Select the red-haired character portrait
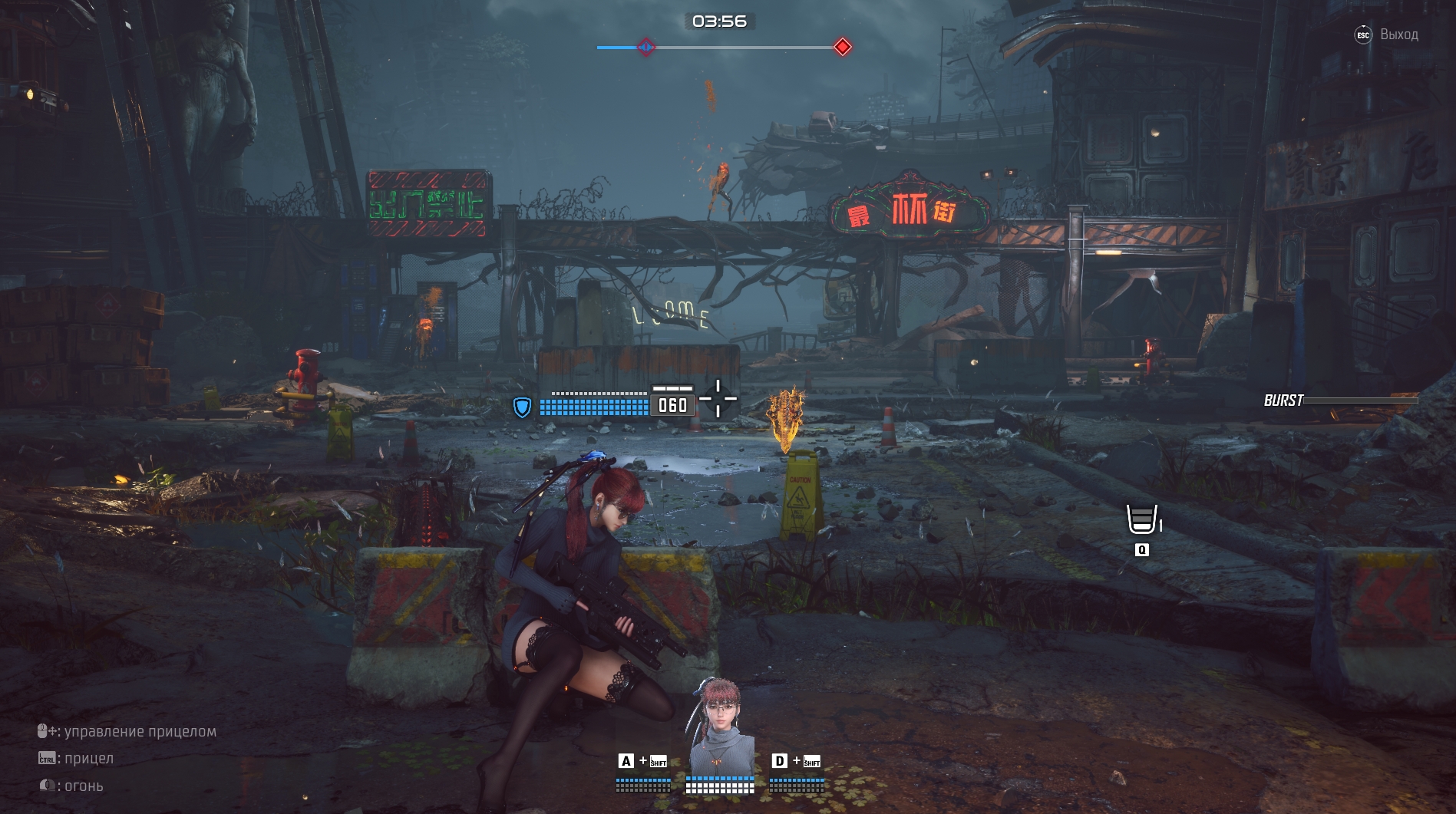Screen dimensions: 1456x814 pos(720,727)
